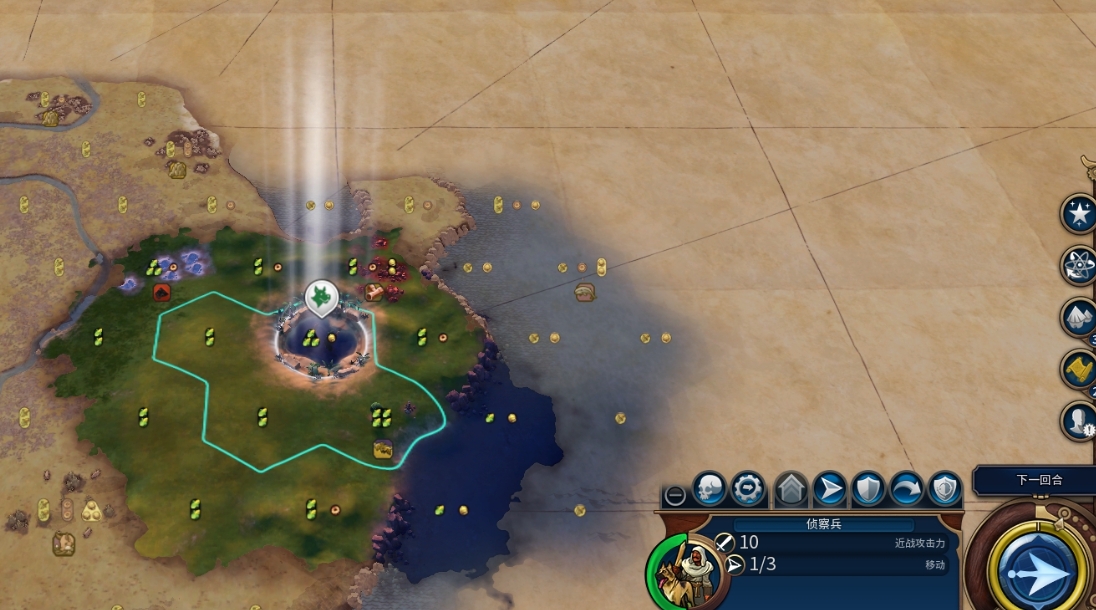
Task: Fortify the scout with the plain shield icon
Action: [x=868, y=489]
